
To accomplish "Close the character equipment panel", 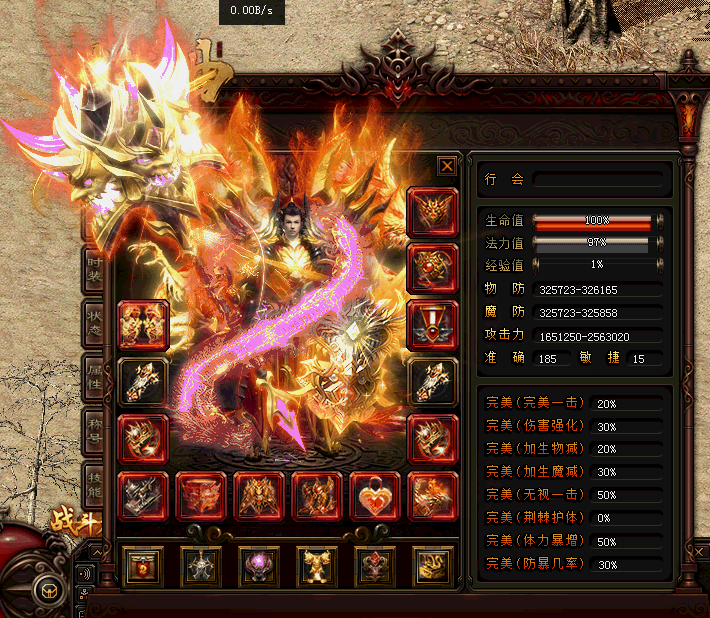I will point(447,166).
